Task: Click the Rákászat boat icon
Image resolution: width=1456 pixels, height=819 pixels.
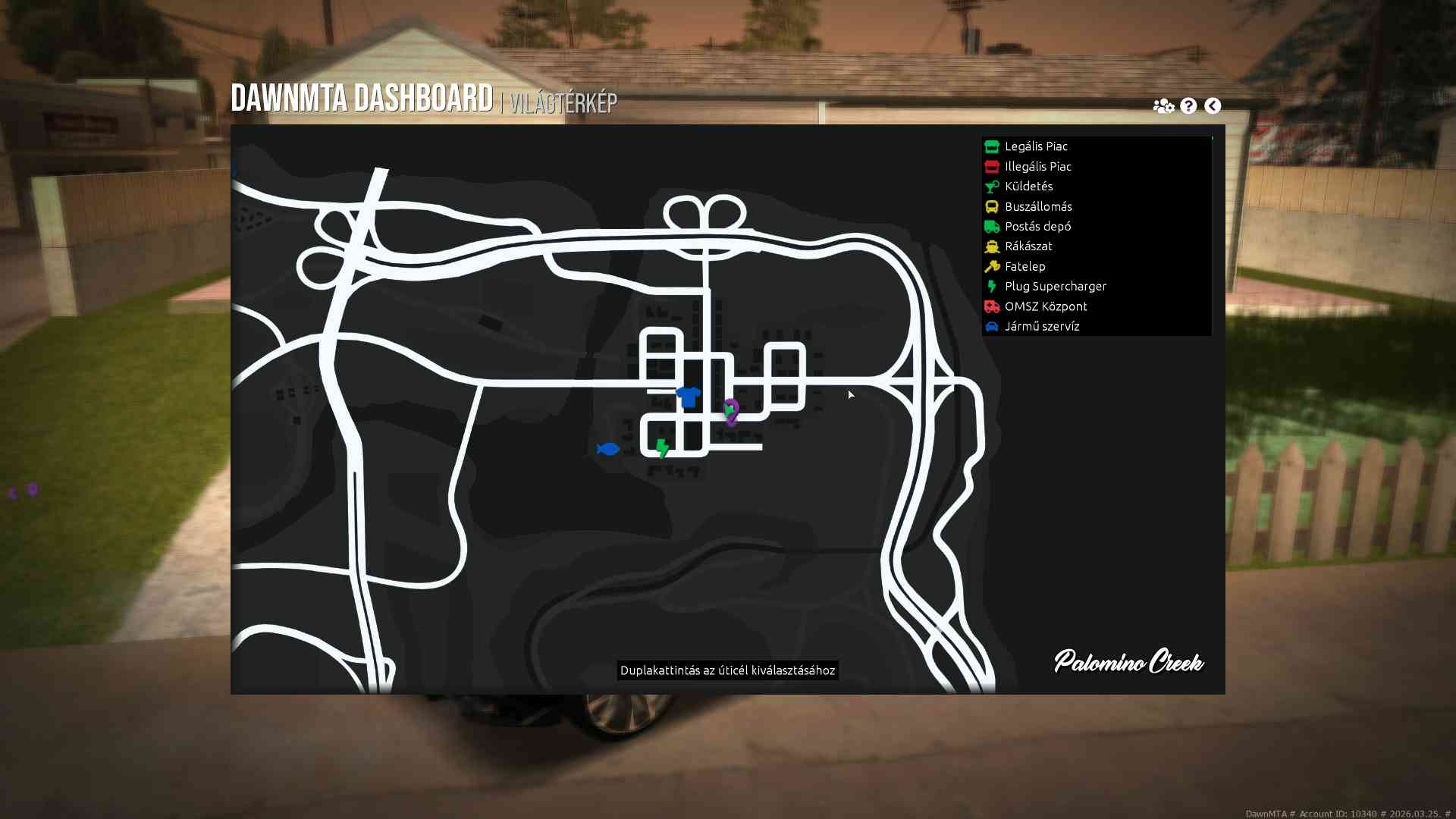Action: pos(992,246)
